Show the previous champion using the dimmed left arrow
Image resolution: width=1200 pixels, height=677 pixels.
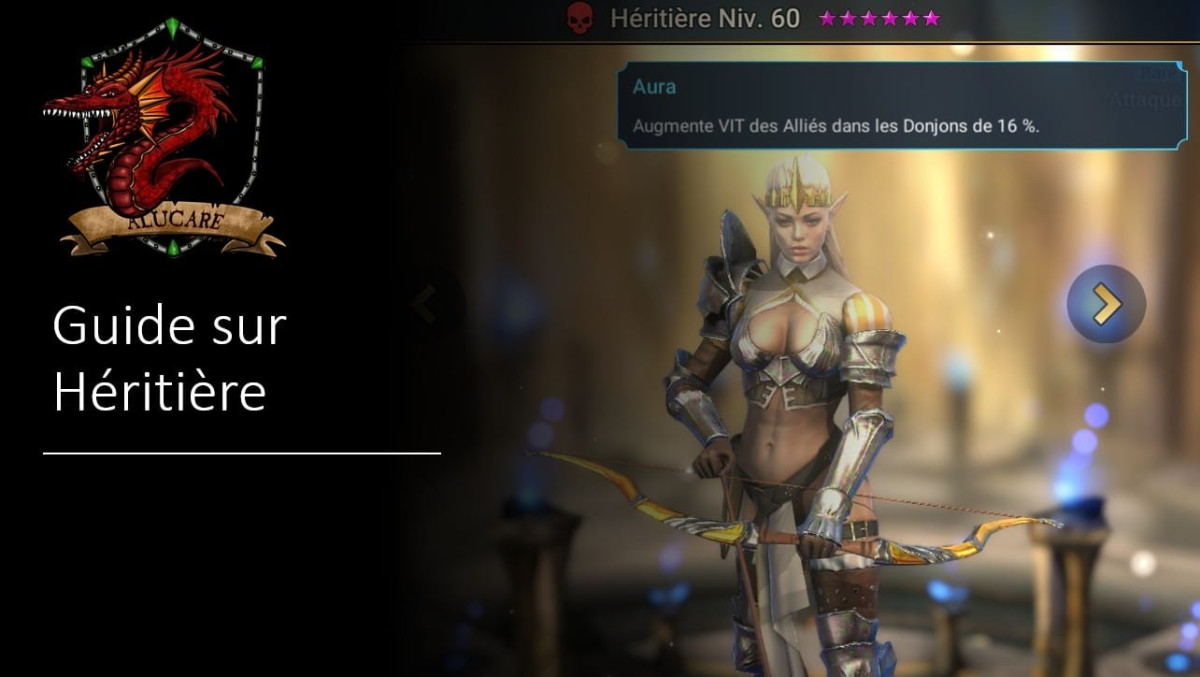pos(426,304)
